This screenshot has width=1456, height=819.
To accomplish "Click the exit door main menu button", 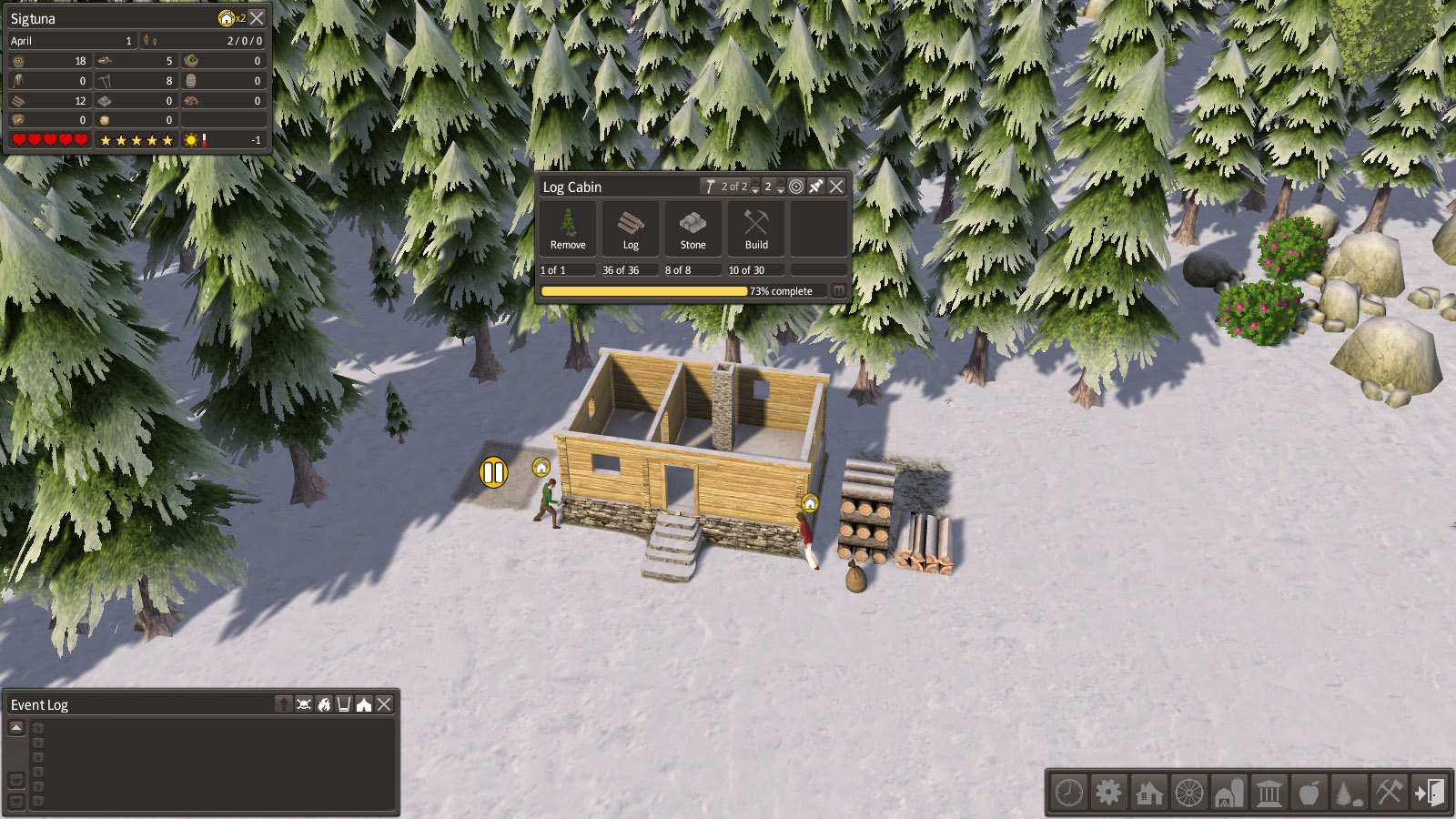I will (1429, 793).
